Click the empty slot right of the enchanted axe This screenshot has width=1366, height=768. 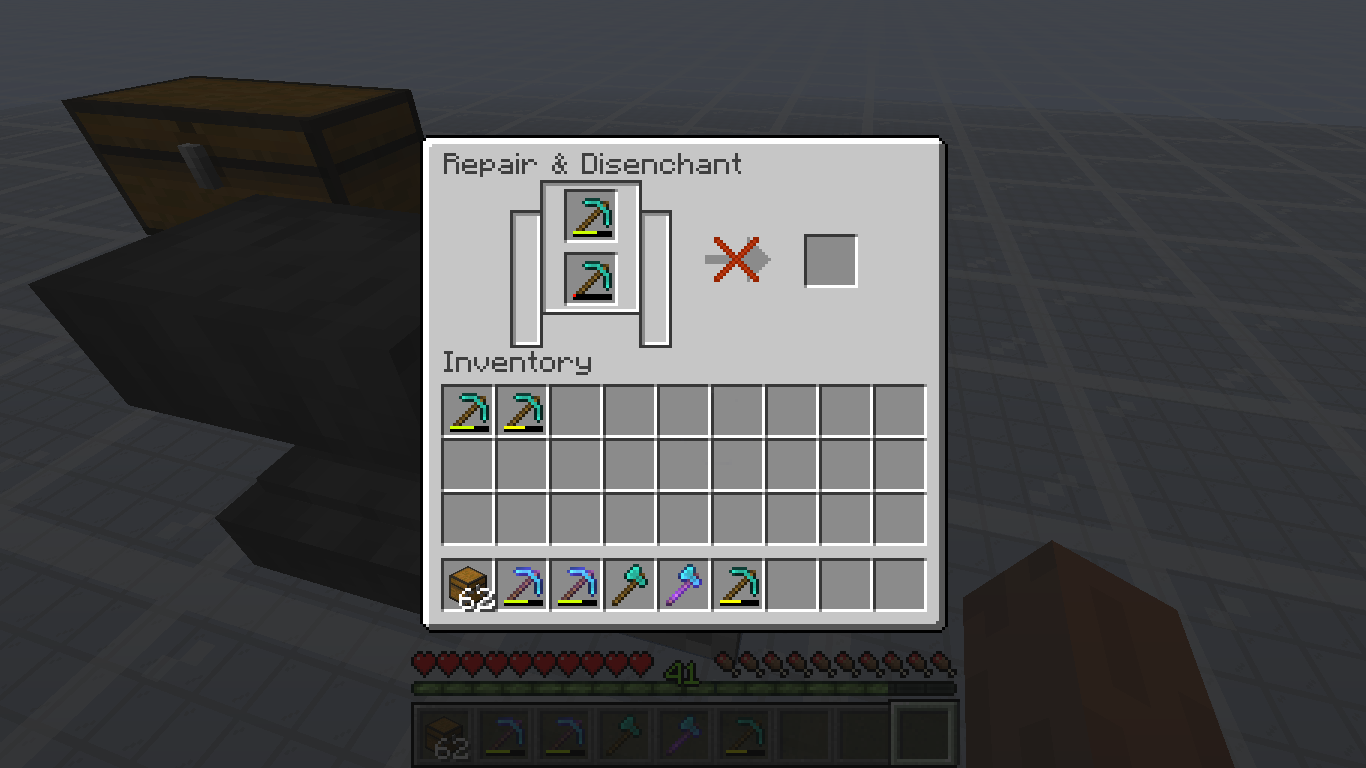[791, 585]
